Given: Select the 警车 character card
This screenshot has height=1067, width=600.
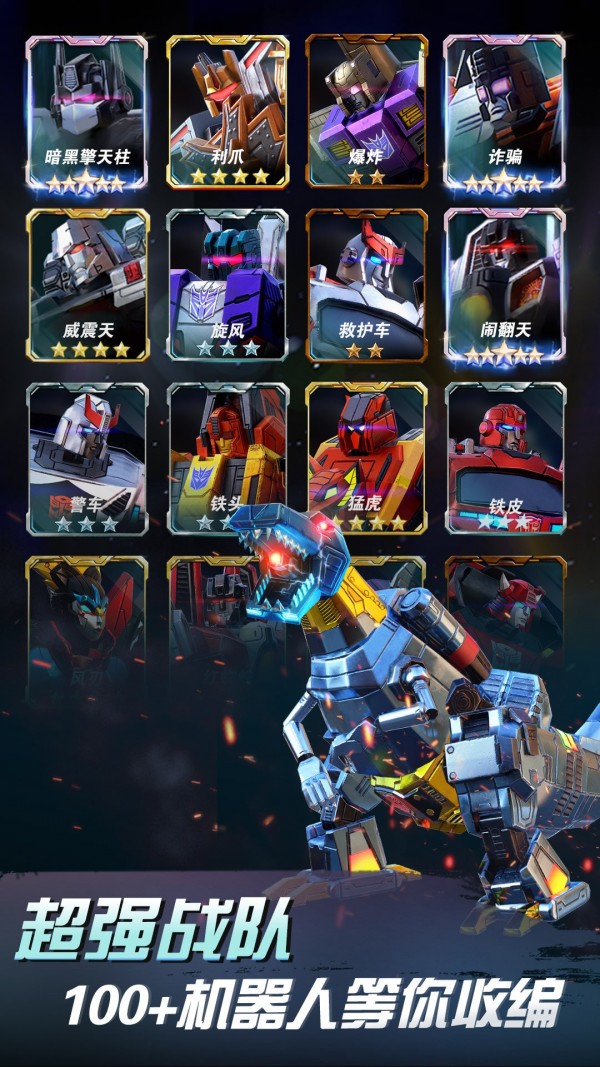Looking at the screenshot, I should [87, 455].
